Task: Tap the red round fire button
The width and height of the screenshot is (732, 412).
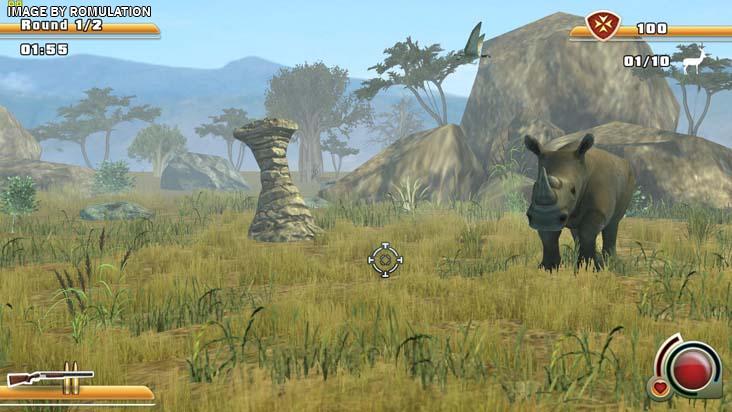Action: 691,368
